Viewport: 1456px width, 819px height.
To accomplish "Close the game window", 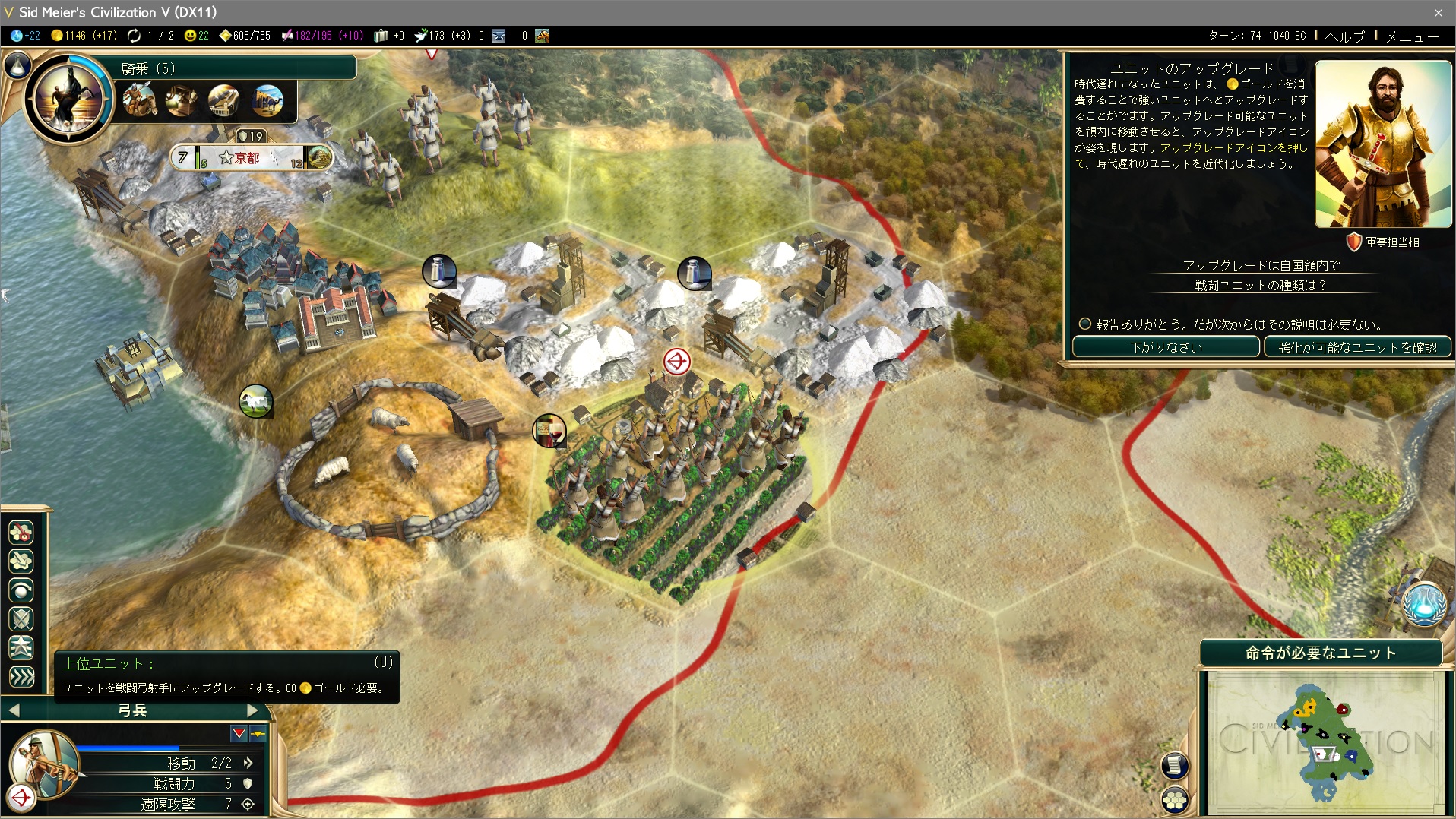I will 1438,12.
